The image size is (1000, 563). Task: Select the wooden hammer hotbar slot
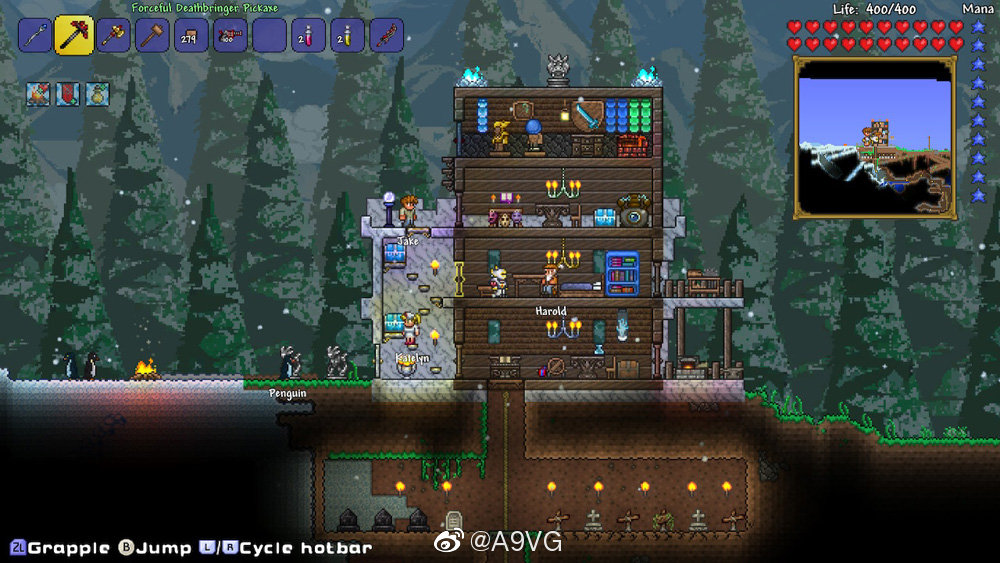[153, 36]
